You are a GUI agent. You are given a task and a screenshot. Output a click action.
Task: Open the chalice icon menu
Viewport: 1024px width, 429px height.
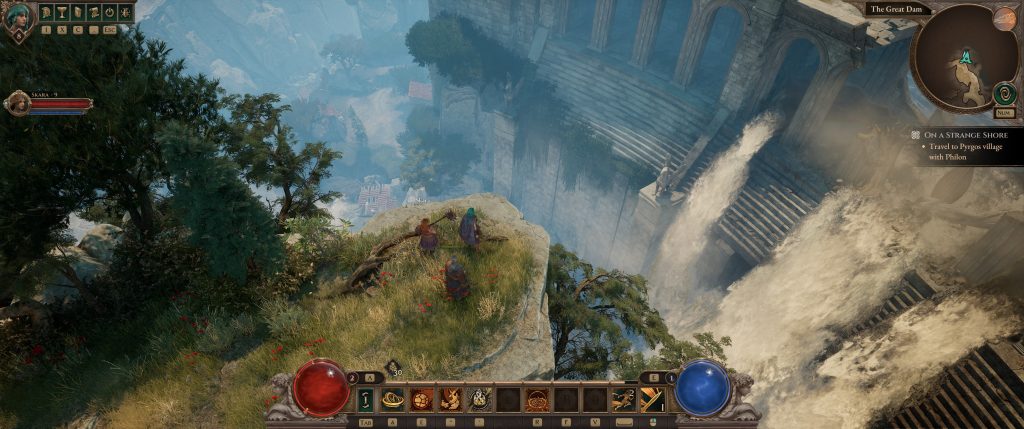click(x=61, y=13)
